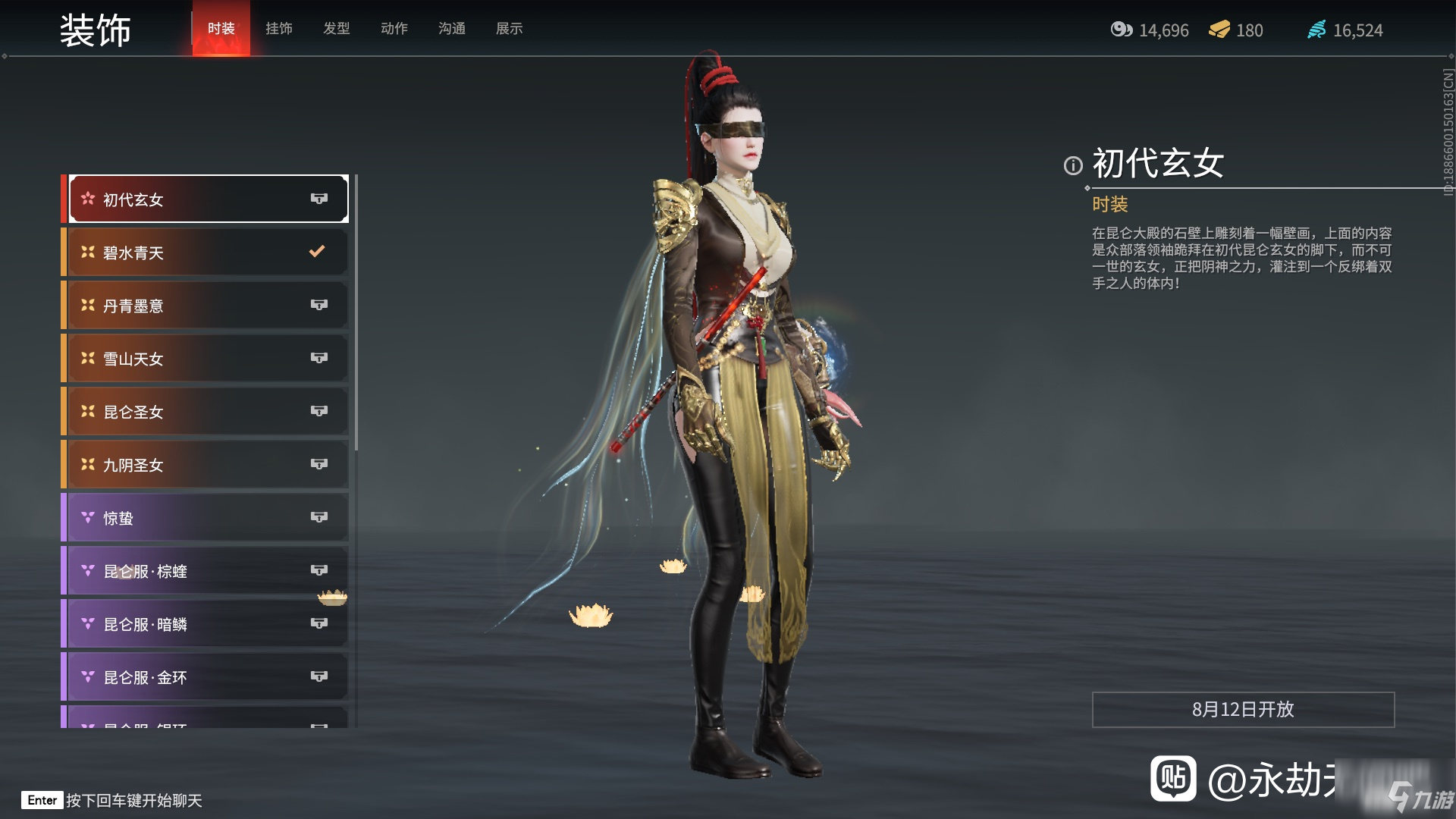The image size is (1456, 819).
Task: Select the 昆仑服·棕蝰 outfit
Action: click(207, 571)
